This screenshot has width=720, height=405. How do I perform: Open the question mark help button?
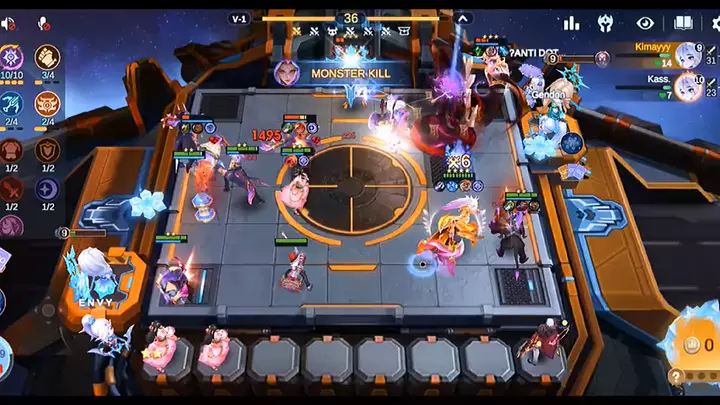pos(677,378)
